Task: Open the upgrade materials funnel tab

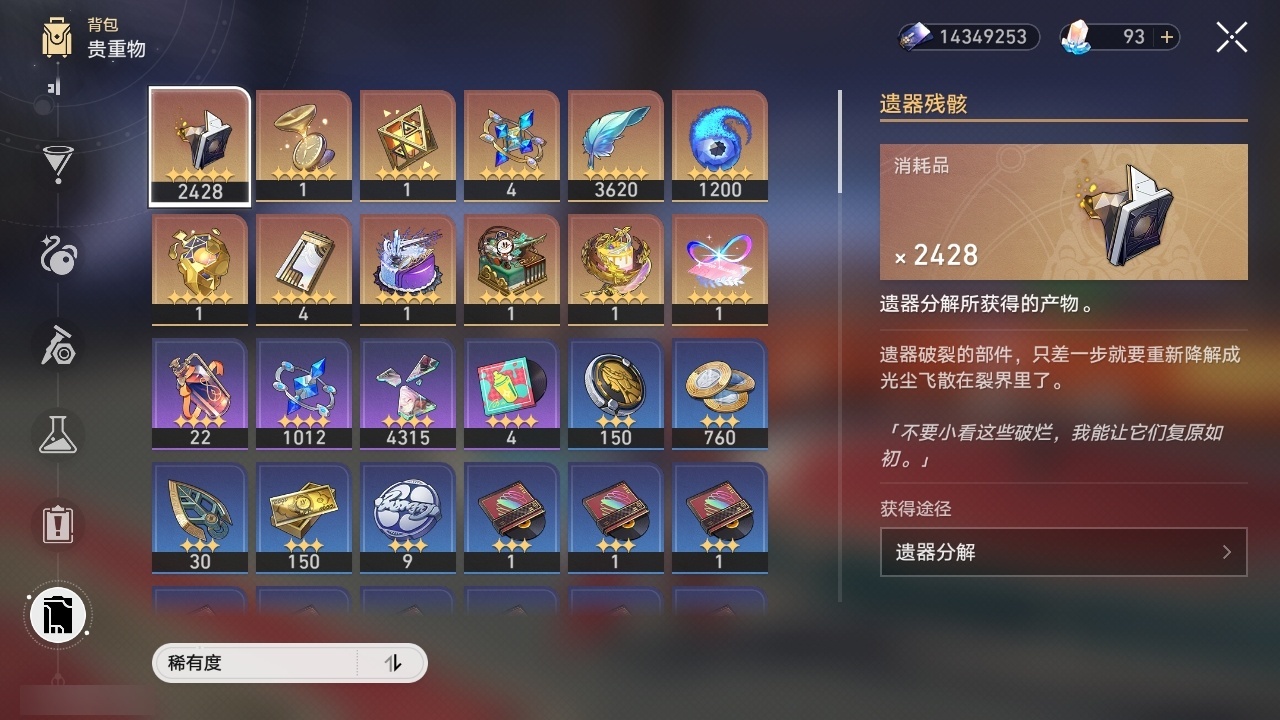Action: pyautogui.click(x=58, y=163)
